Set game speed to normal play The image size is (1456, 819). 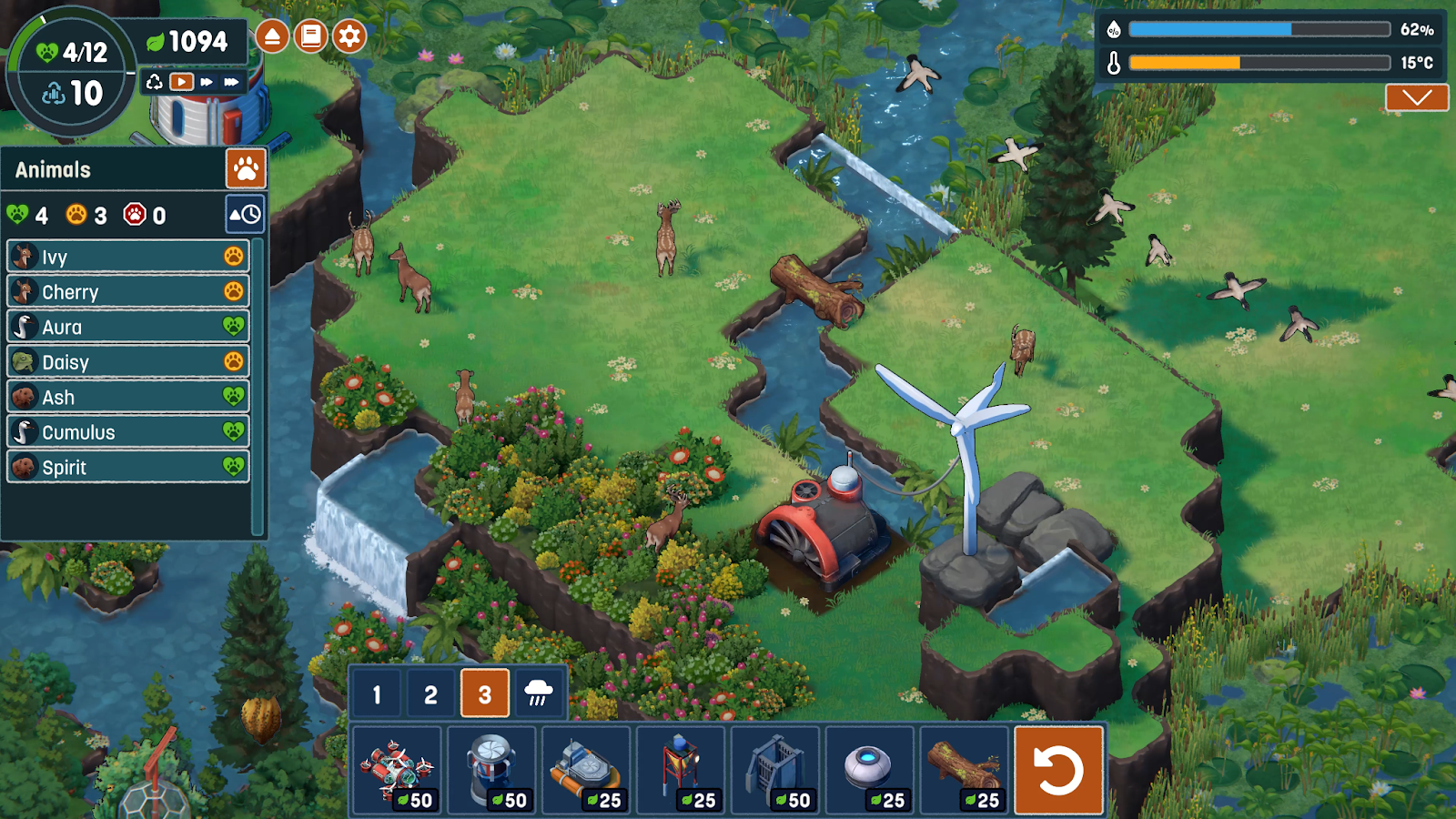(x=182, y=82)
